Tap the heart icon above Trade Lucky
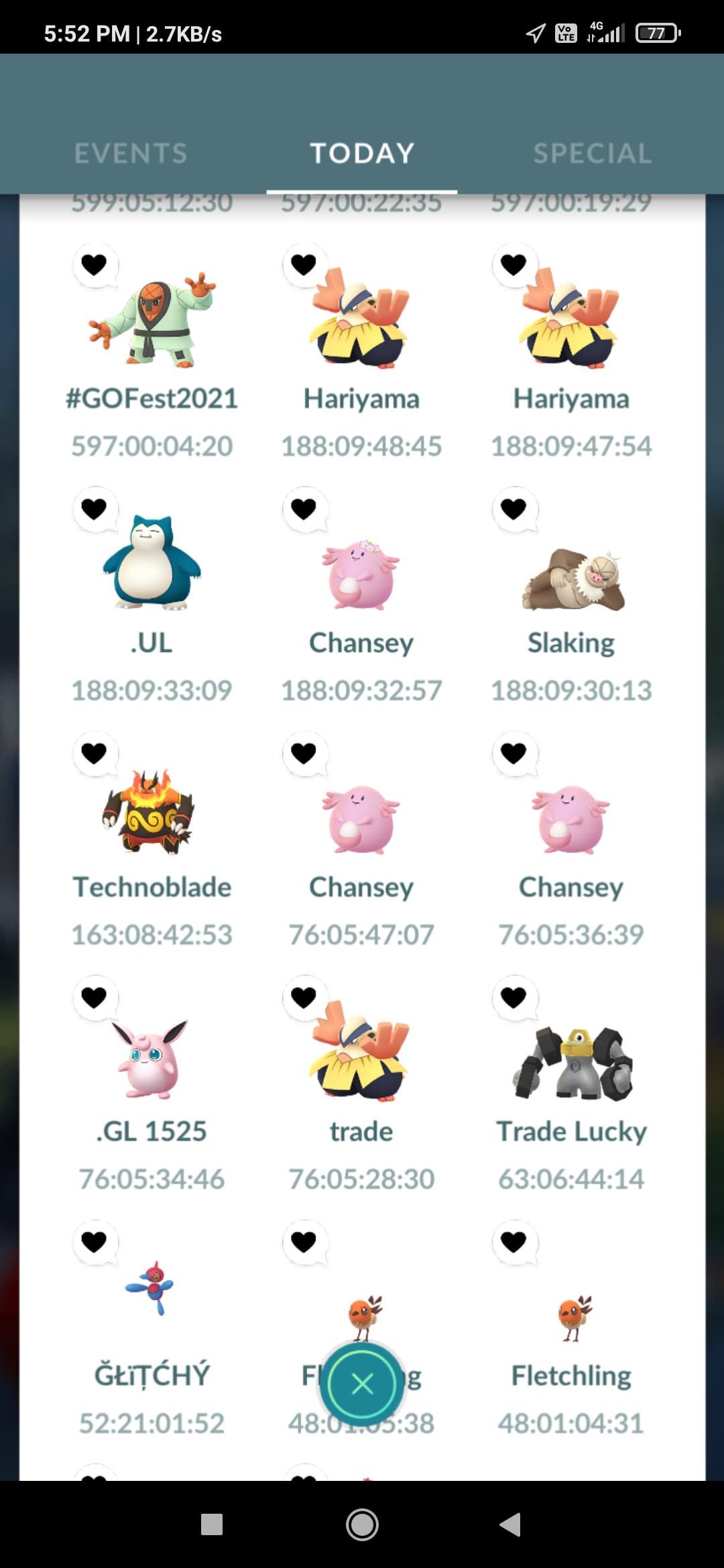Screen dimensions: 724x1568 click(514, 998)
